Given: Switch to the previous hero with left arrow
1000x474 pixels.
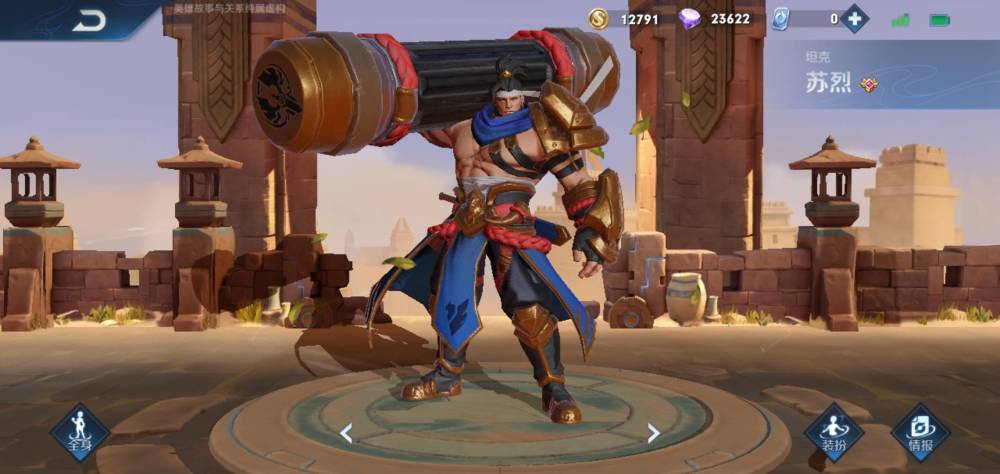Looking at the screenshot, I should [346, 433].
